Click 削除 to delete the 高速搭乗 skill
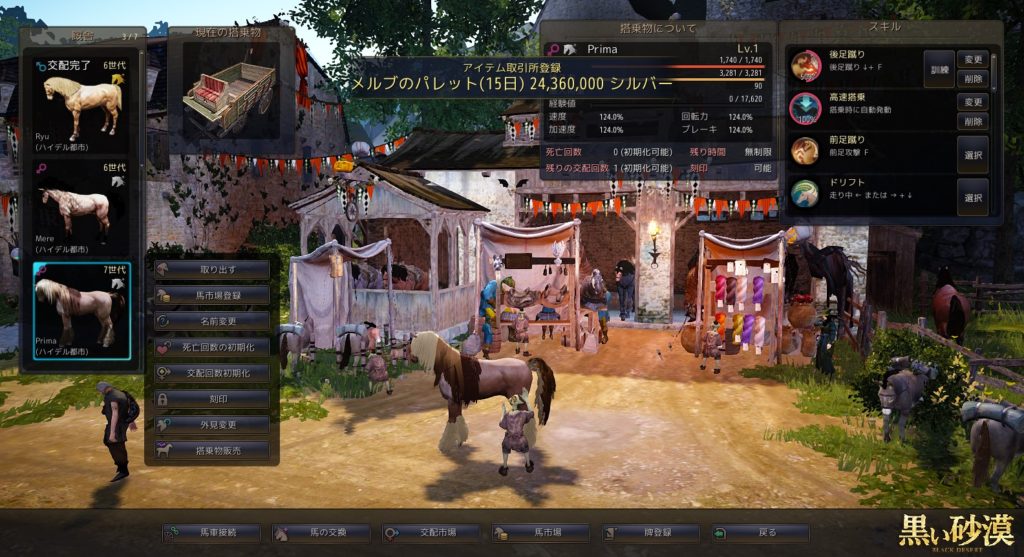Image resolution: width=1024 pixels, height=557 pixels. click(973, 121)
